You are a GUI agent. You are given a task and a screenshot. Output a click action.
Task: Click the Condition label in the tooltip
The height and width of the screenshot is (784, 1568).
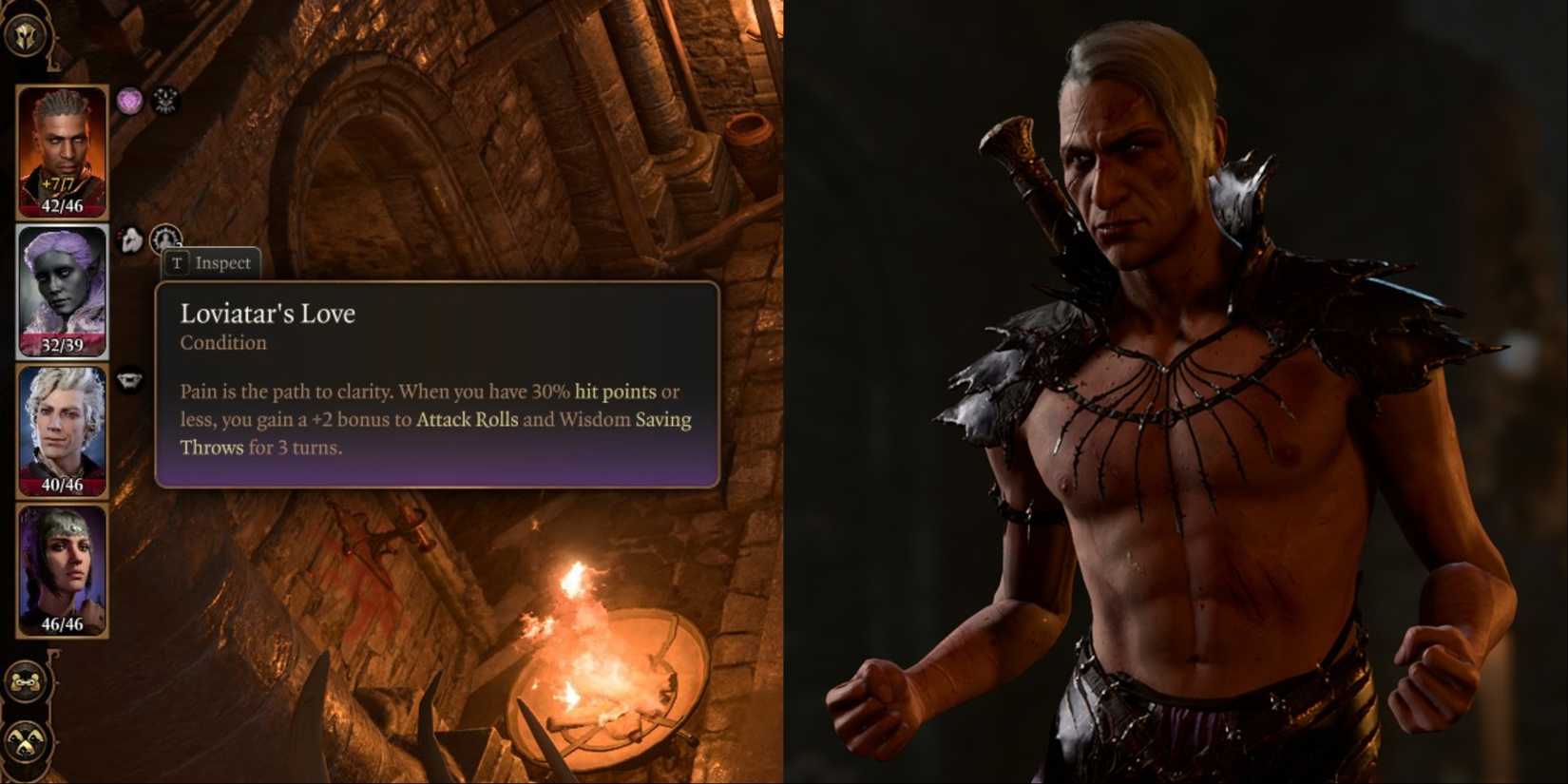224,343
